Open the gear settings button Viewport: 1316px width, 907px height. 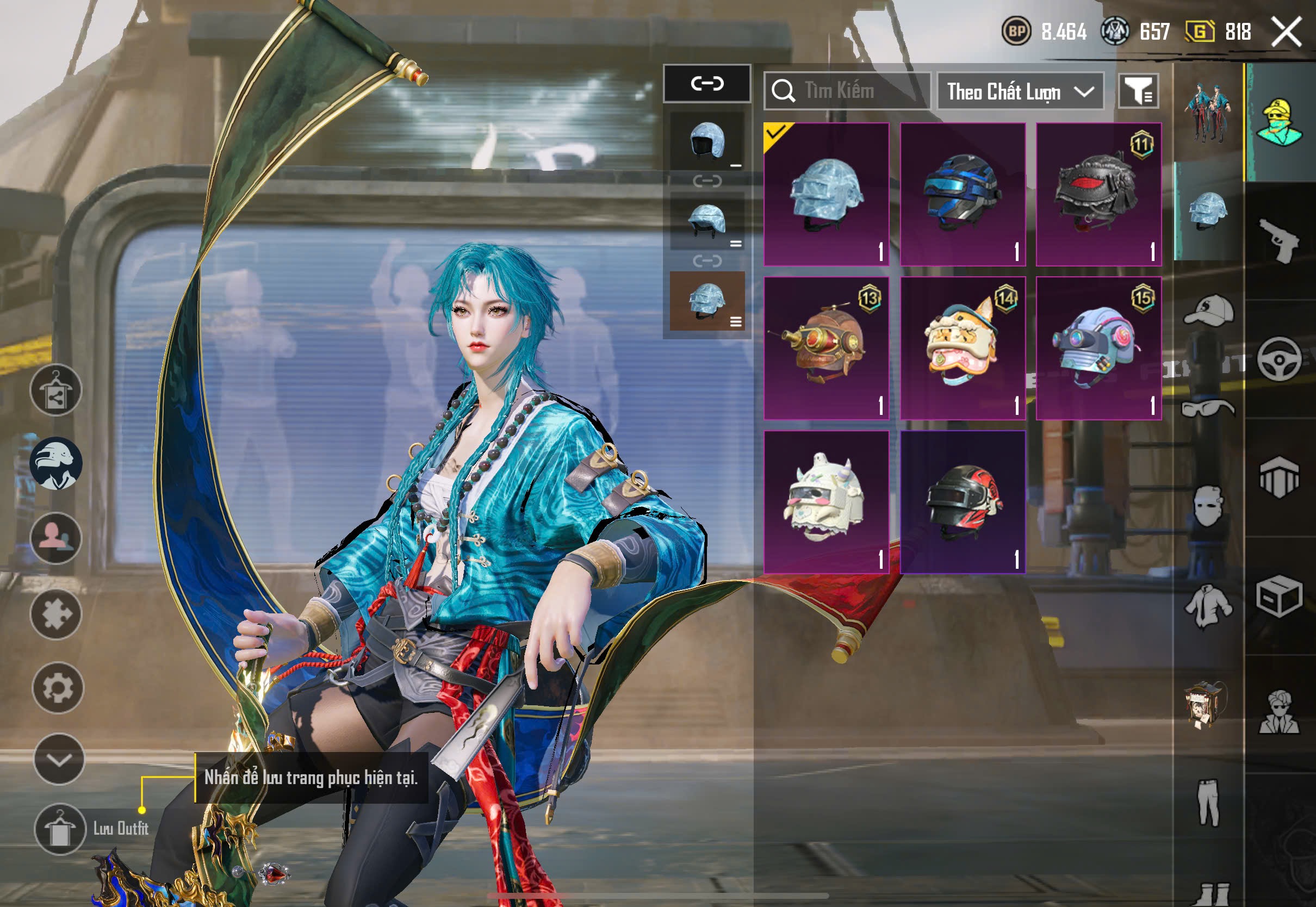tap(58, 688)
